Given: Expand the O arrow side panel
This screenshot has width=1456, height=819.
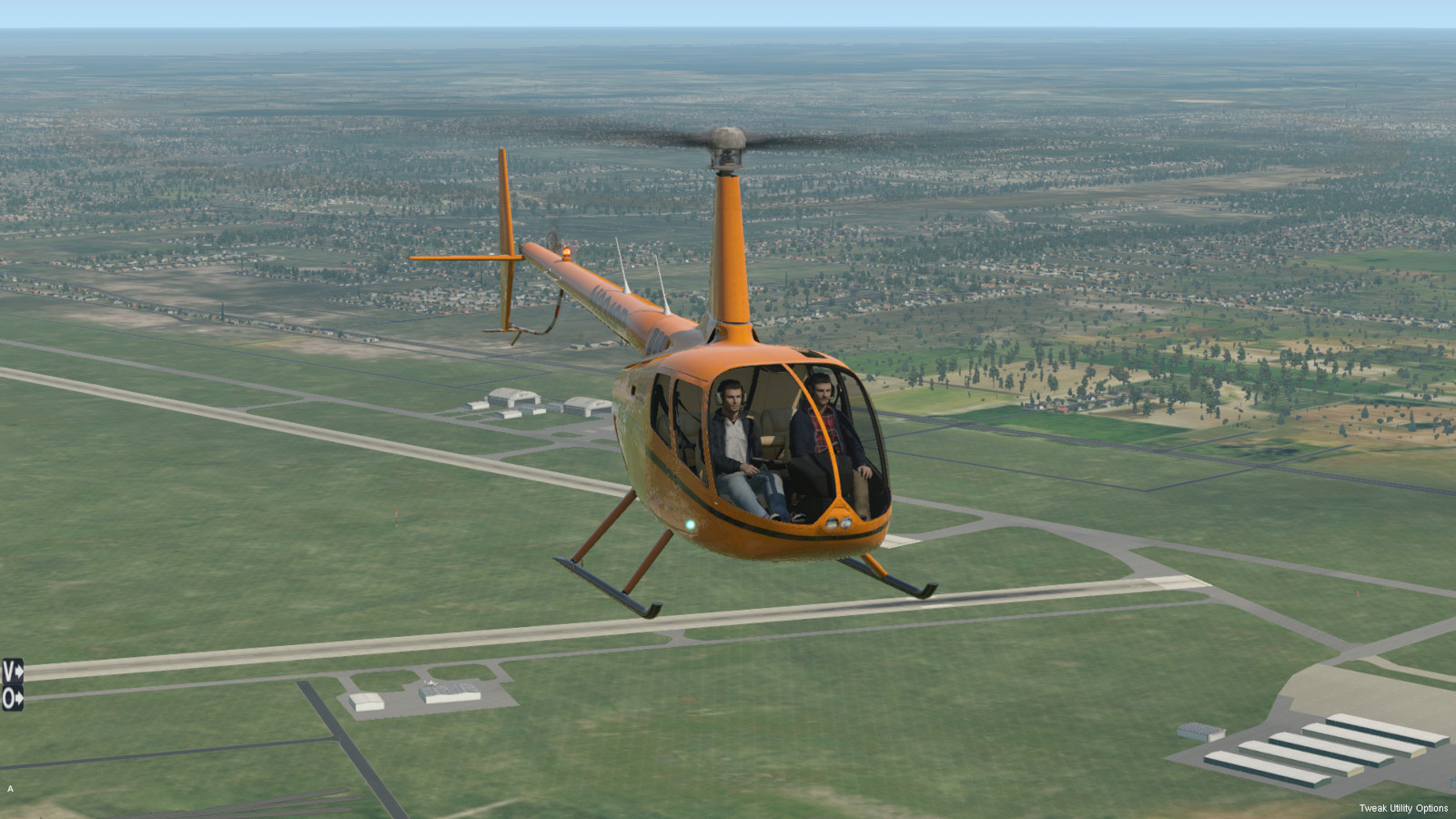Looking at the screenshot, I should 12,699.
